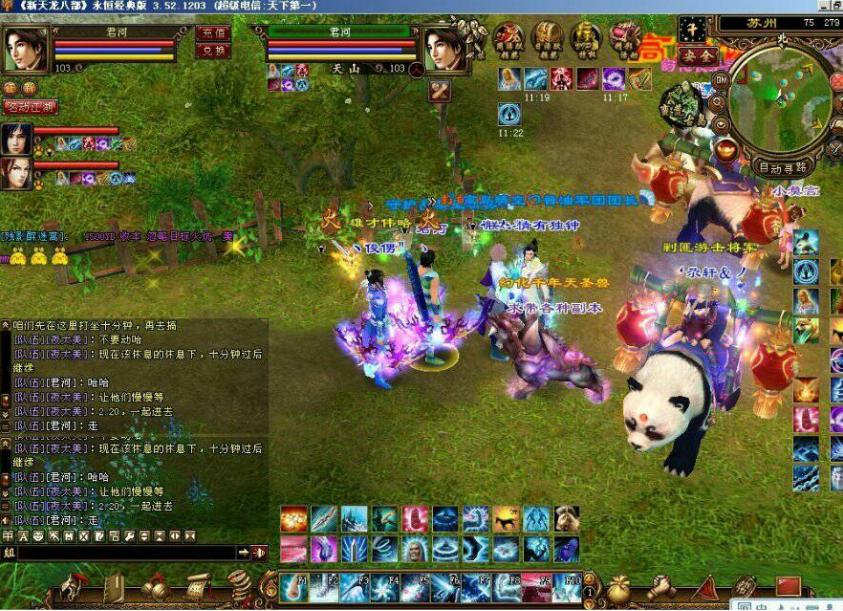843x611 pixels.
Task: Activate the F1 hotbar skill
Action: (x=294, y=586)
